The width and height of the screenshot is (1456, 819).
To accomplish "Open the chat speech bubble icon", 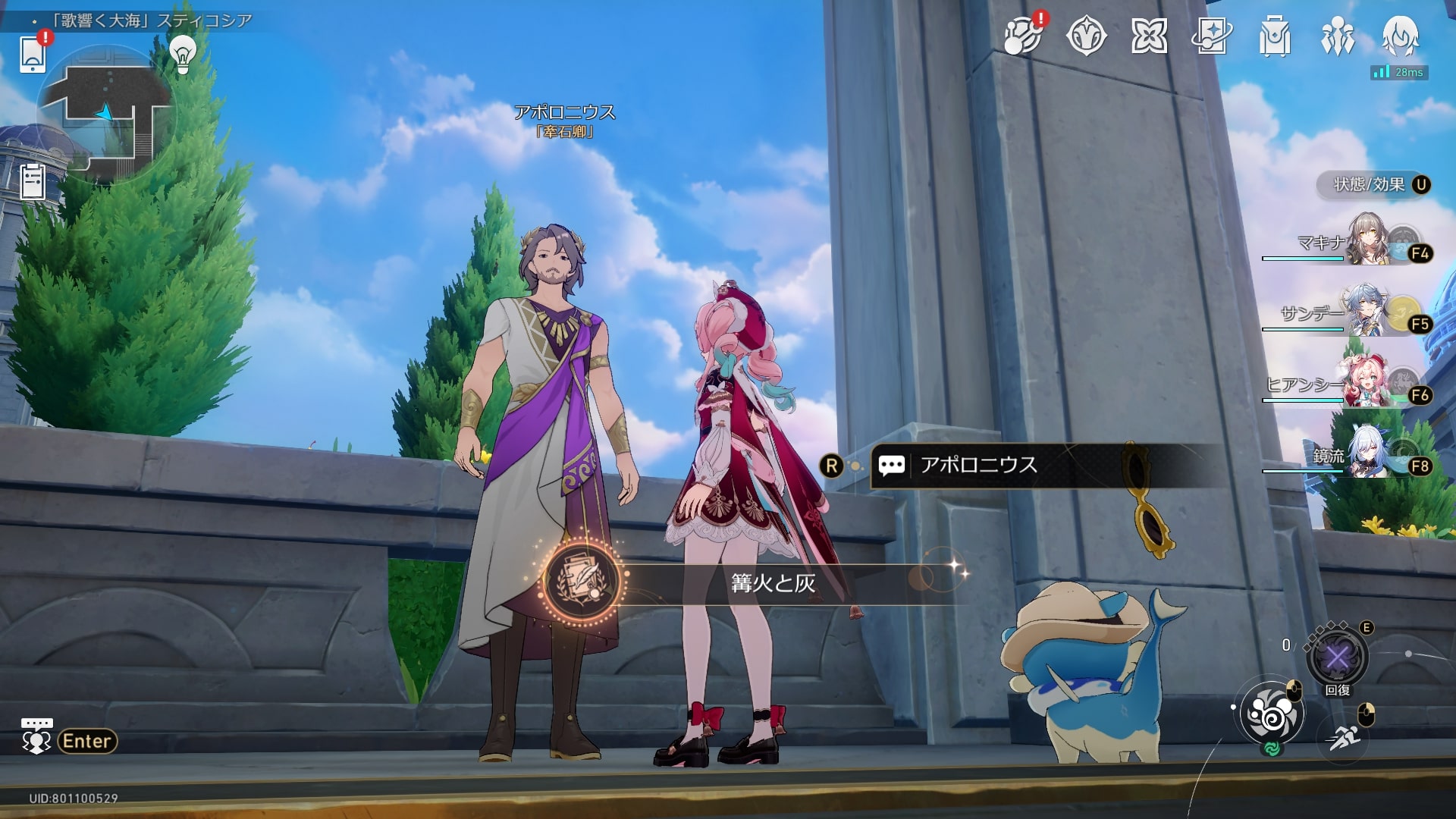I will point(36,737).
